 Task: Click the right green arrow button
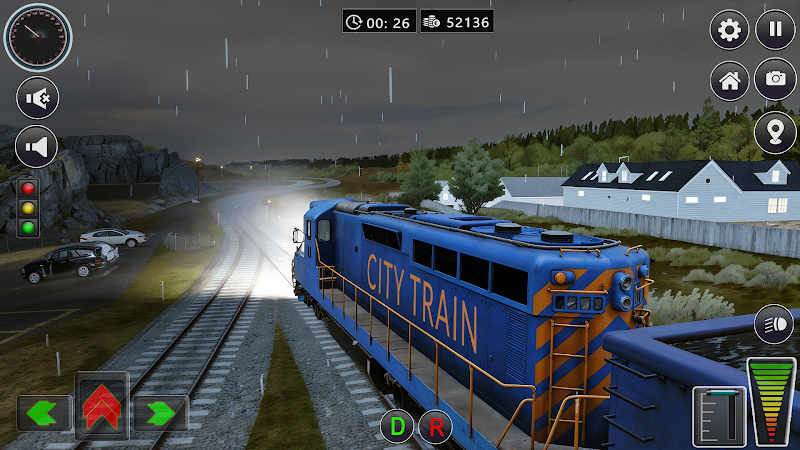[x=160, y=412]
